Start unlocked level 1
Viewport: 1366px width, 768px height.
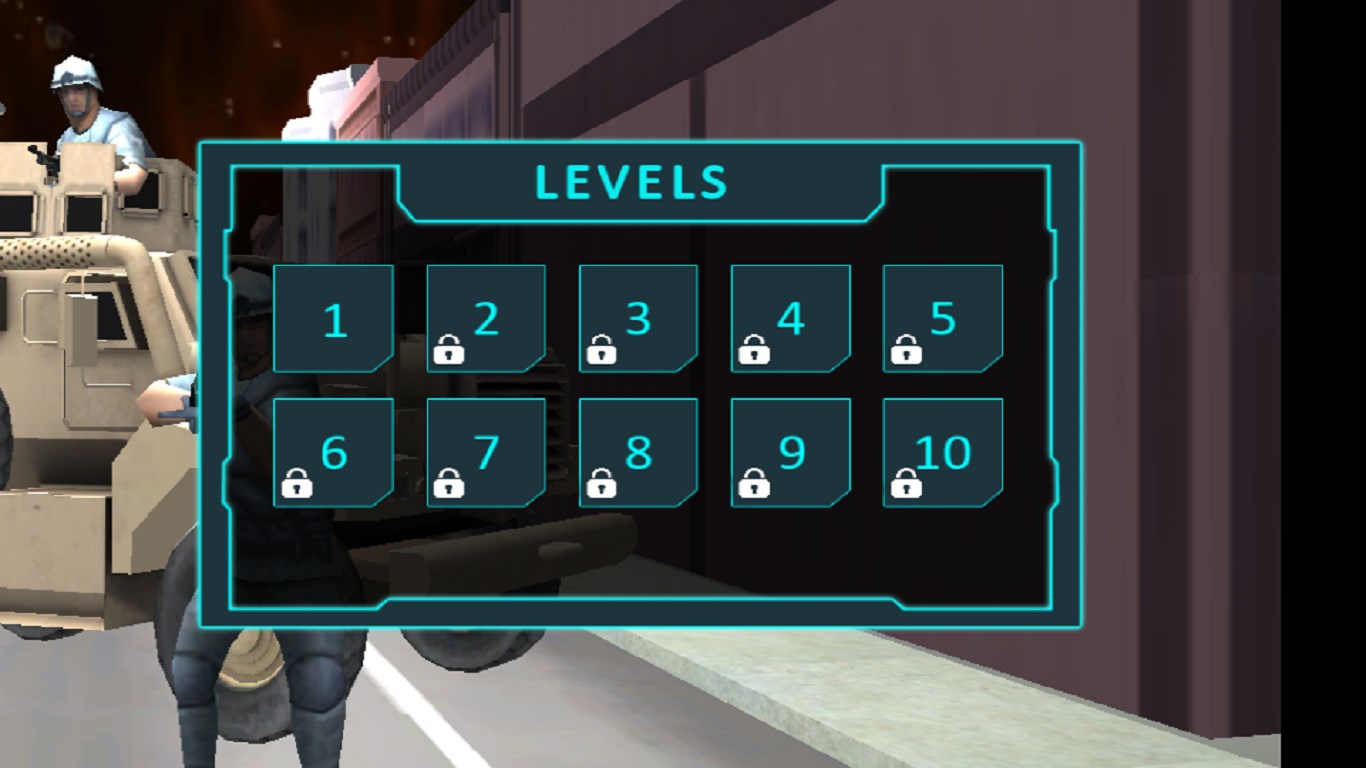point(333,319)
